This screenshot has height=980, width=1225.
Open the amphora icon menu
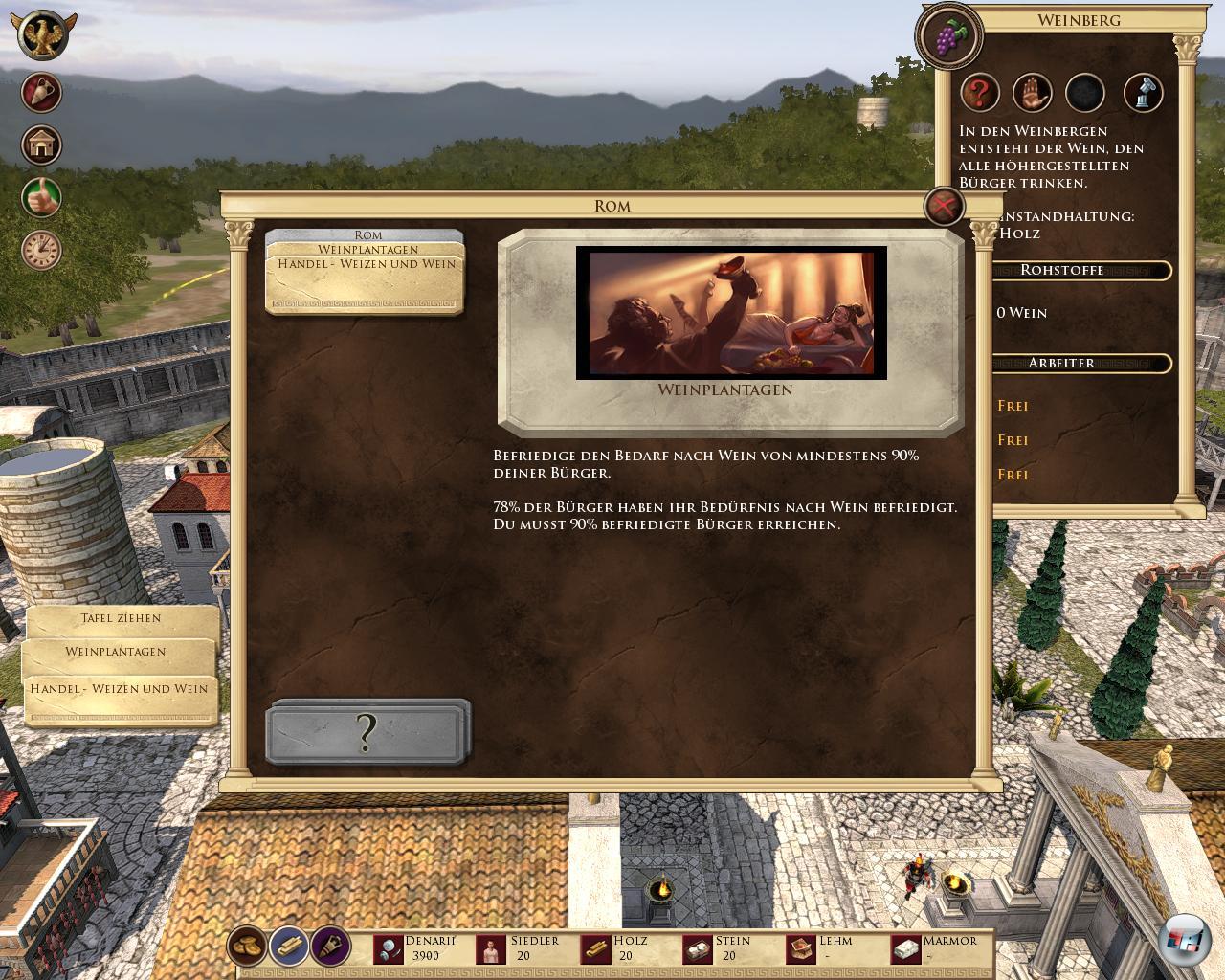click(41, 93)
